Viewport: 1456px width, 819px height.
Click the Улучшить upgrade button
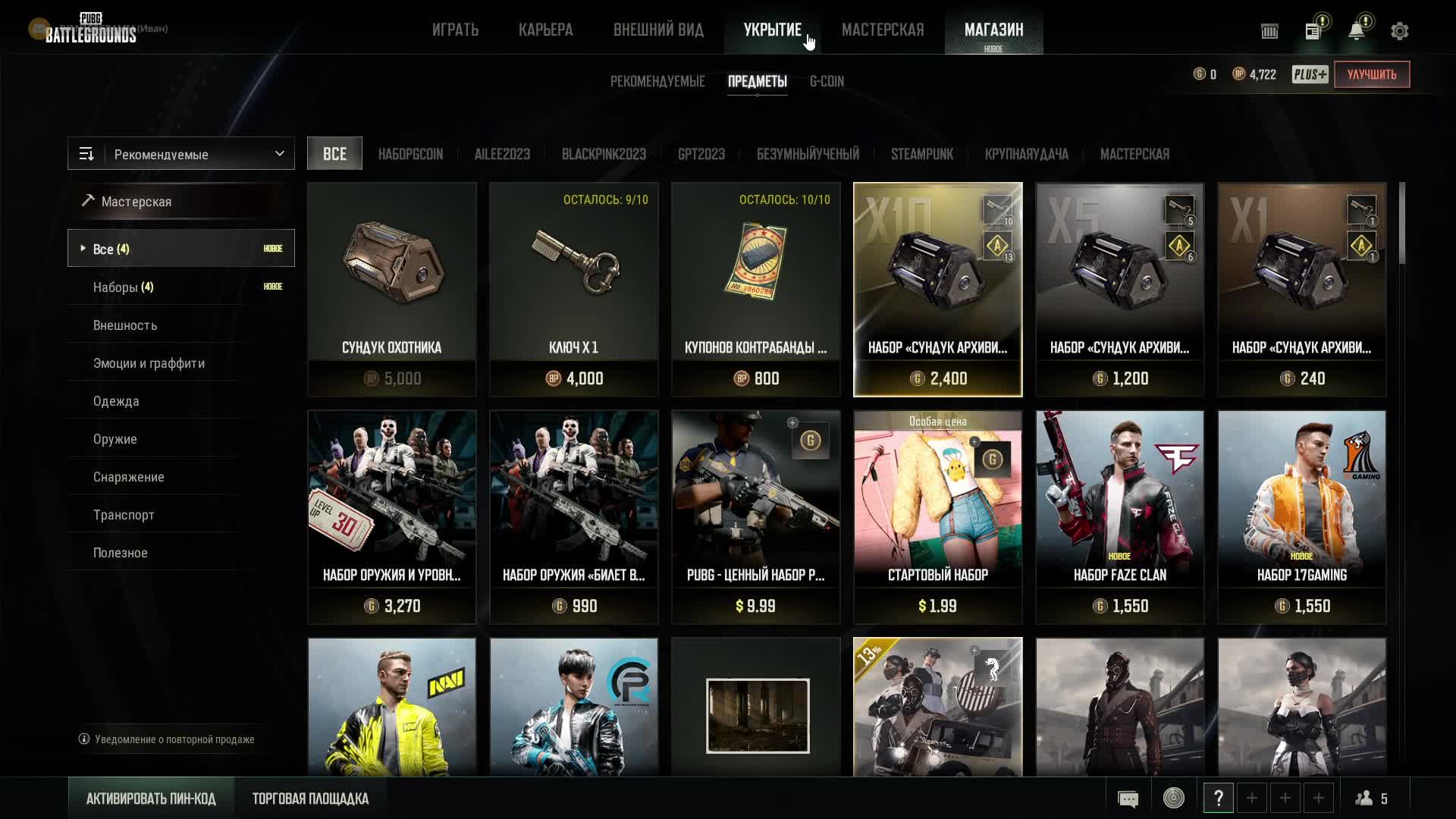pos(1372,74)
